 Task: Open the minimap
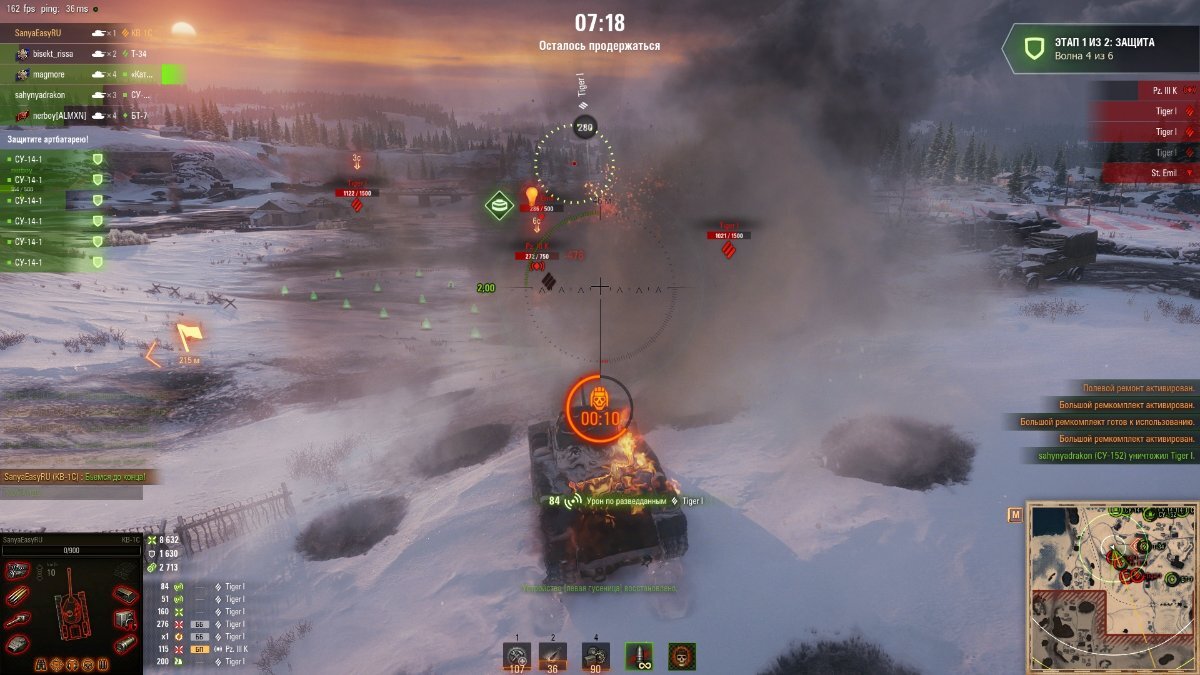coord(1112,585)
